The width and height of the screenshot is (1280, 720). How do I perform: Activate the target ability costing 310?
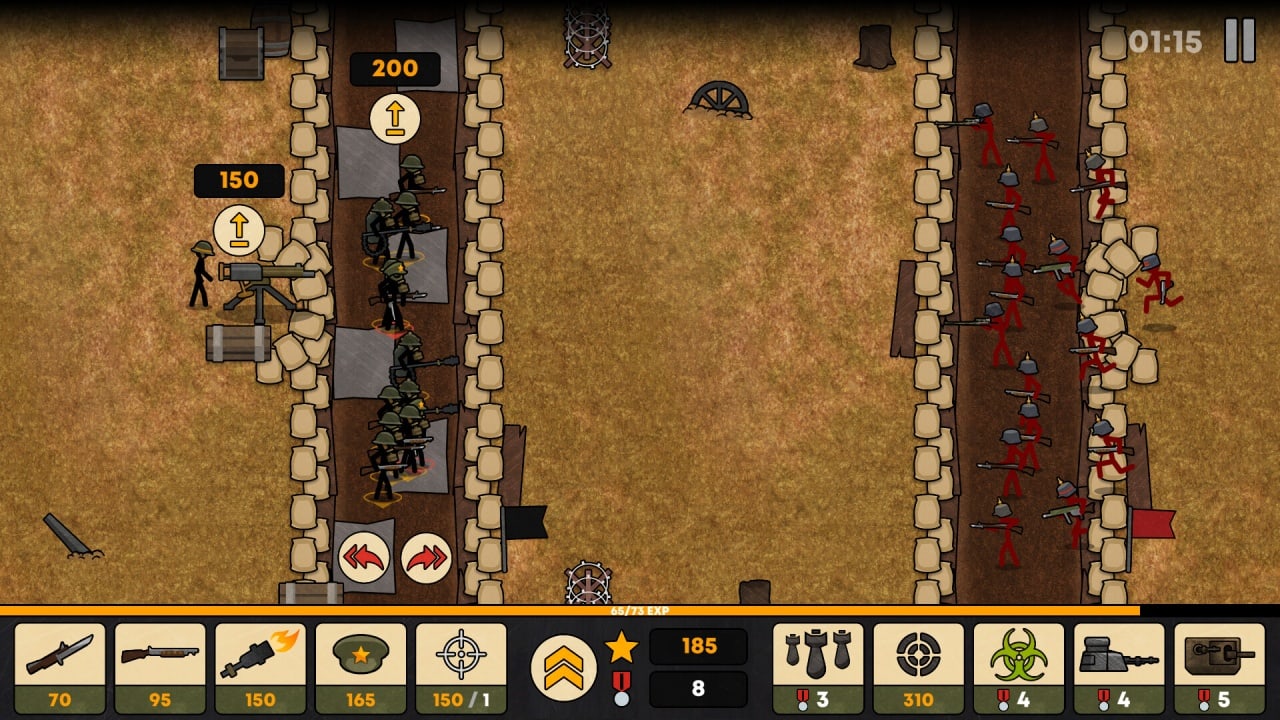click(918, 667)
